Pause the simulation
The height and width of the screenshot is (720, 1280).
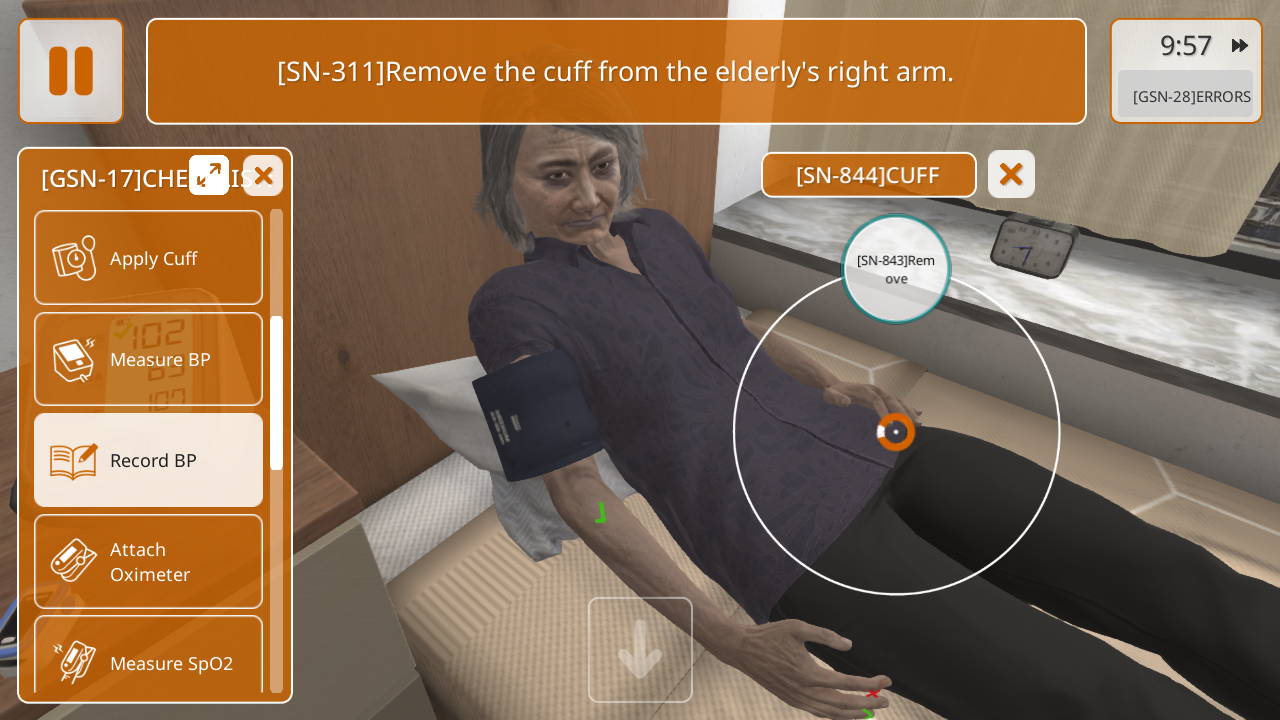71,71
